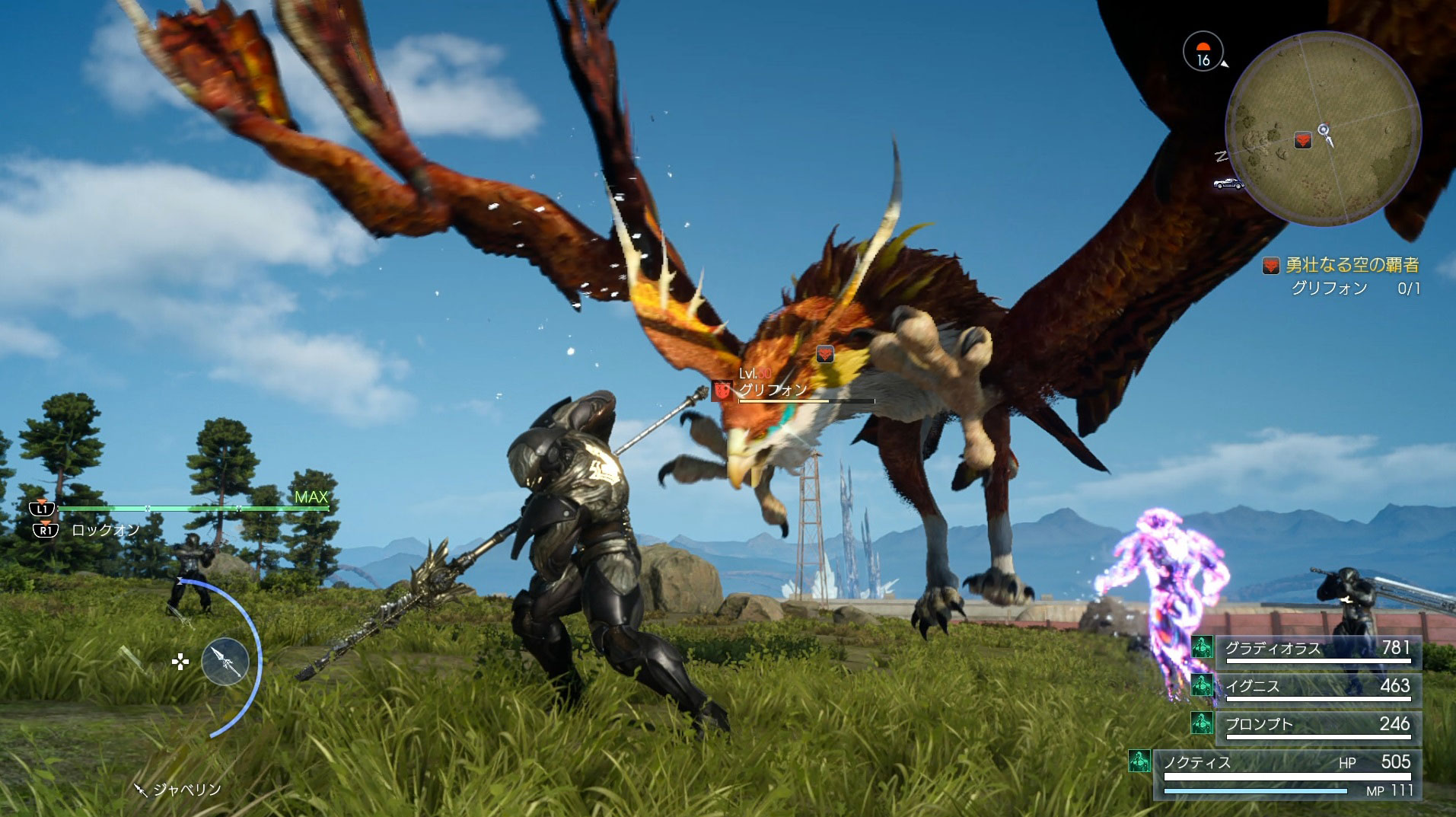
Task: Click the グリフォン enemy target nameplate
Action: [x=773, y=390]
